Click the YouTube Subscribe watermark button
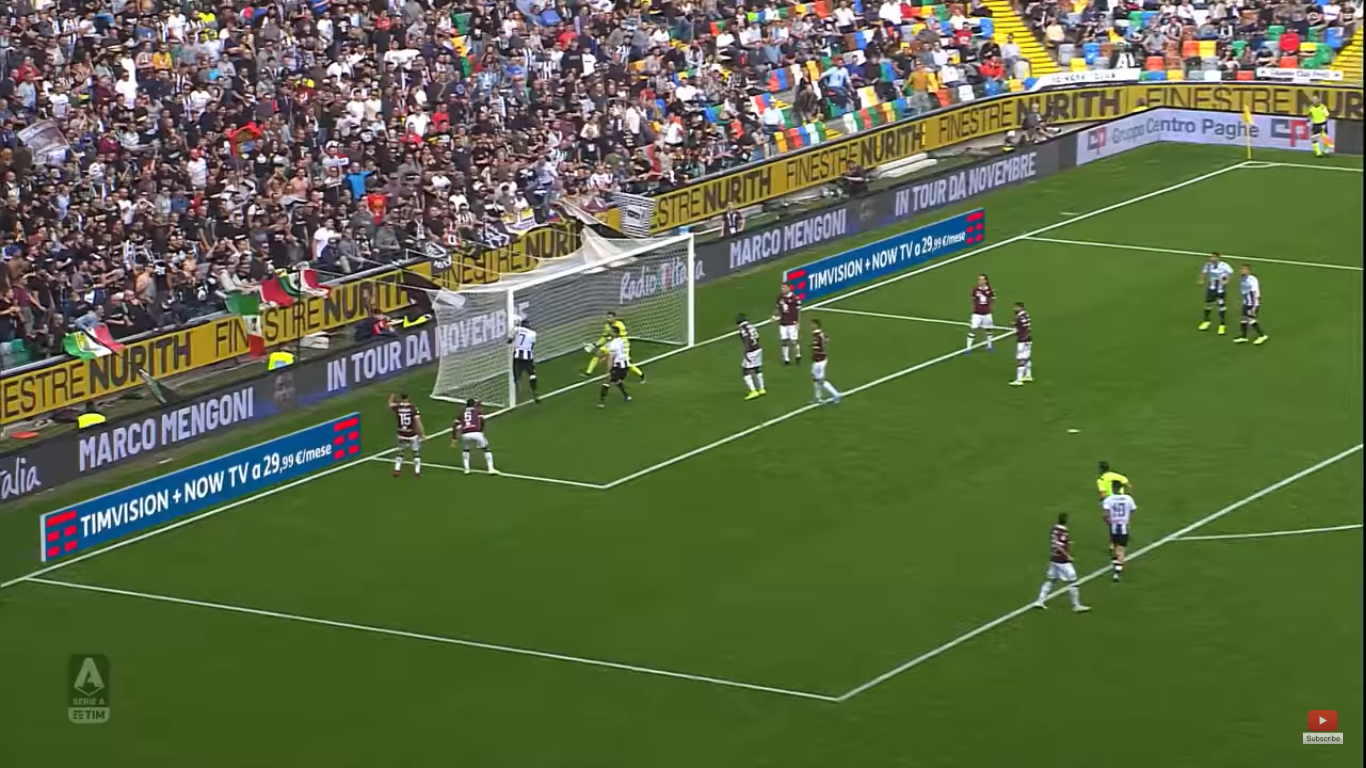Image resolution: width=1366 pixels, height=768 pixels. [1322, 727]
